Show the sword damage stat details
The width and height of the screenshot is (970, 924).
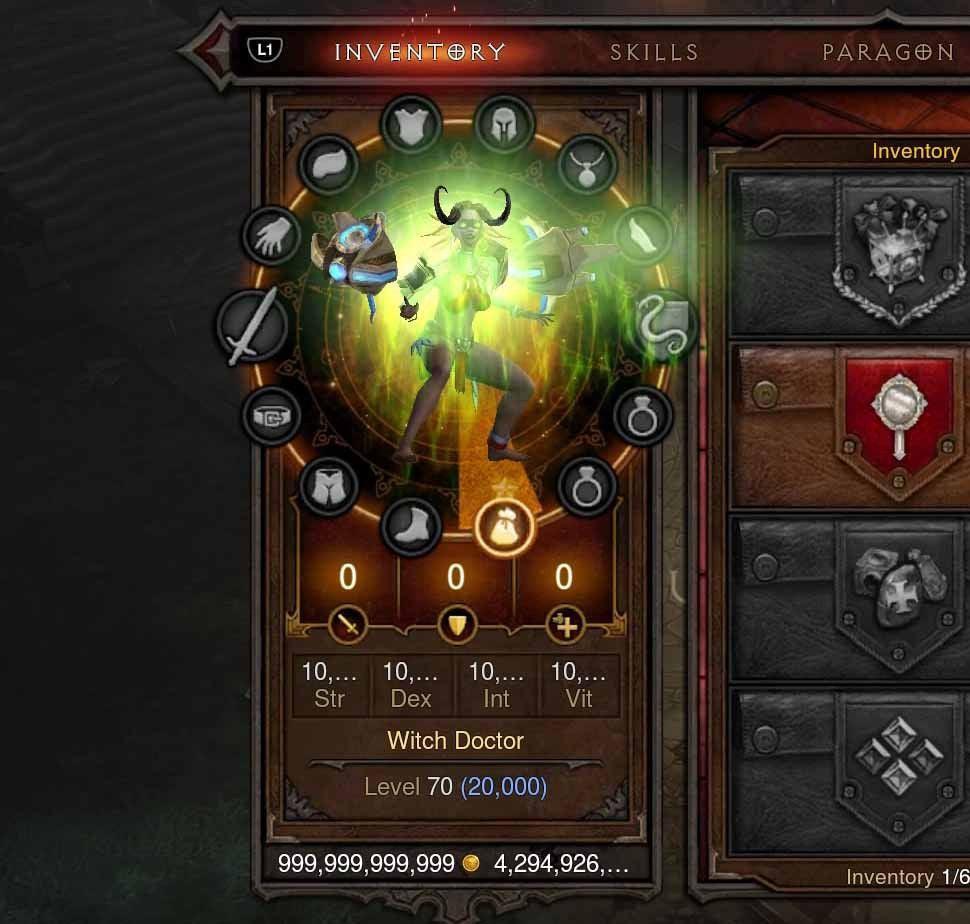[348, 627]
